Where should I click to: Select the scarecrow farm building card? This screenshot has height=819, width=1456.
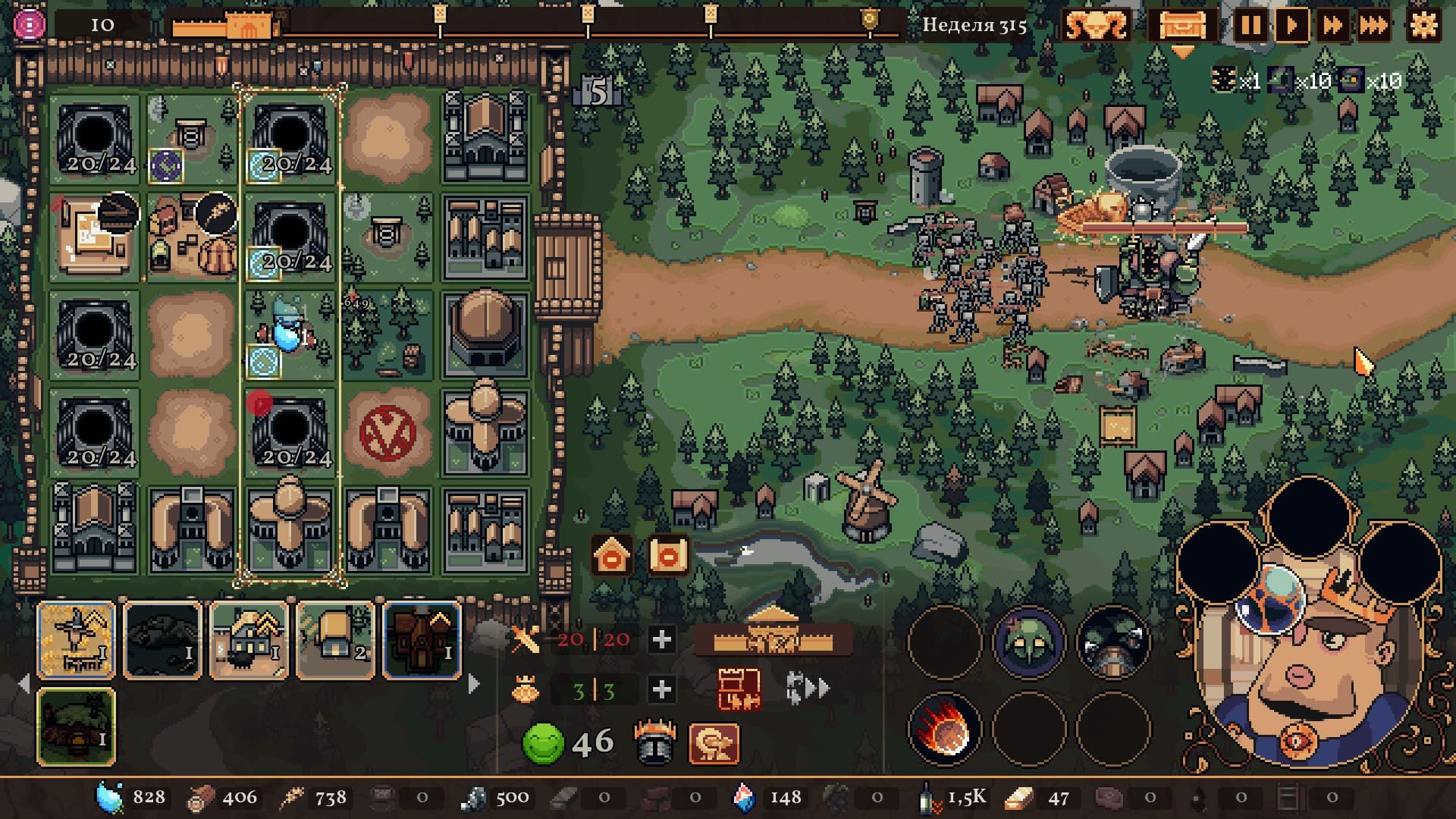pyautogui.click(x=76, y=640)
